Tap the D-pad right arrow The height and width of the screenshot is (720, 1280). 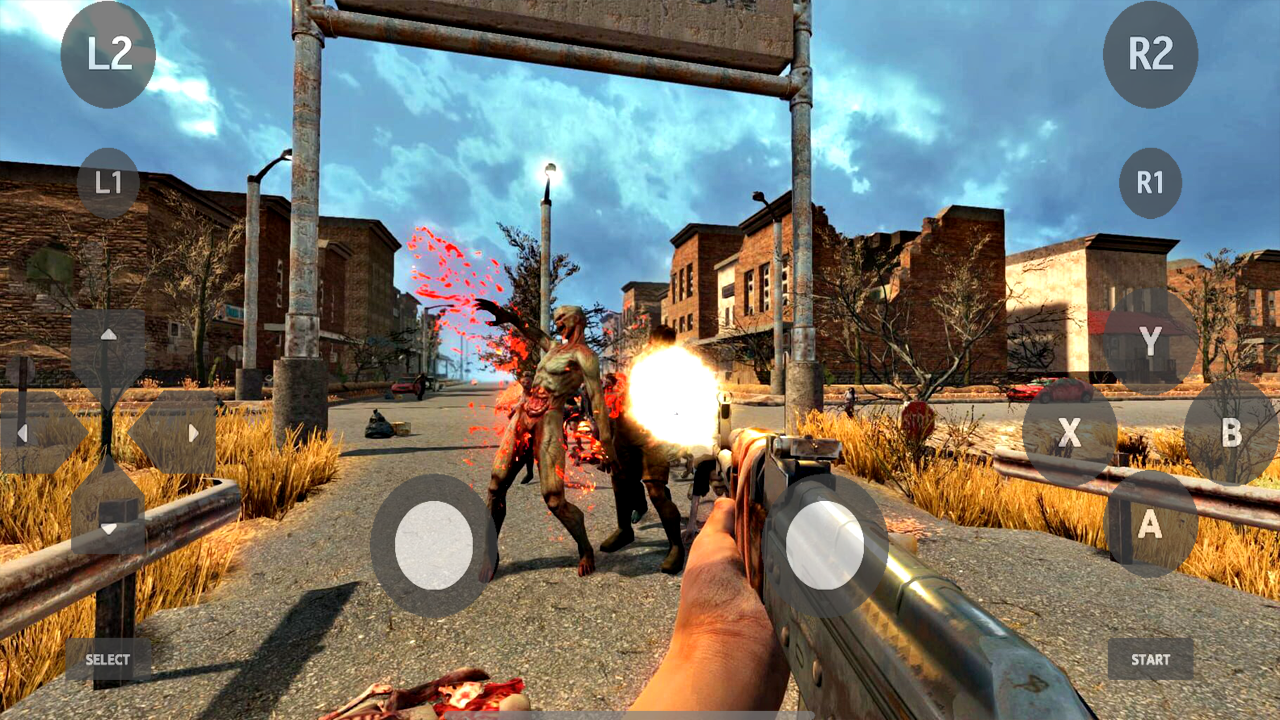click(x=192, y=430)
